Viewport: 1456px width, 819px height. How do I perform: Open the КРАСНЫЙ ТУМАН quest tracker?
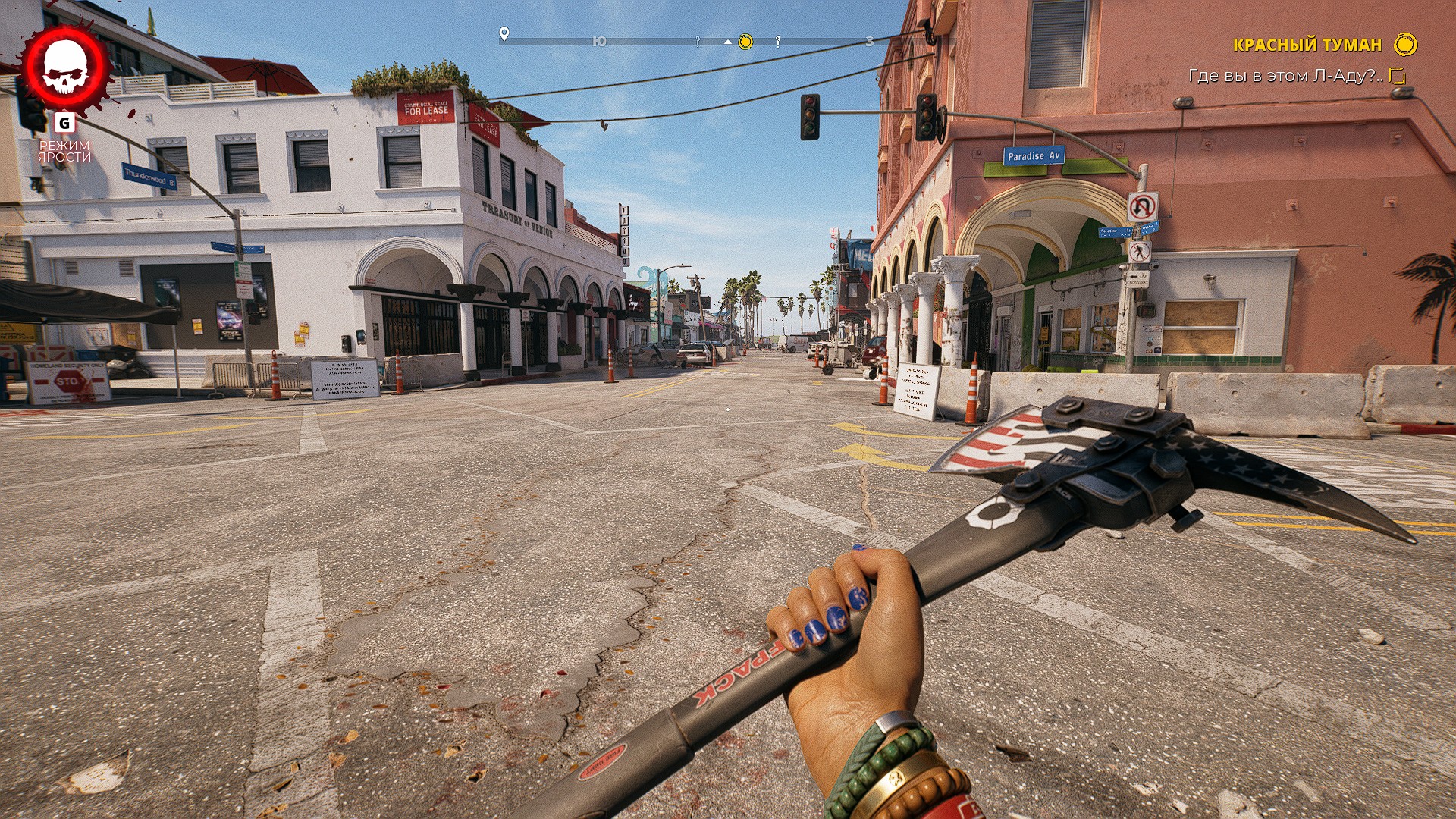[x=1307, y=45]
